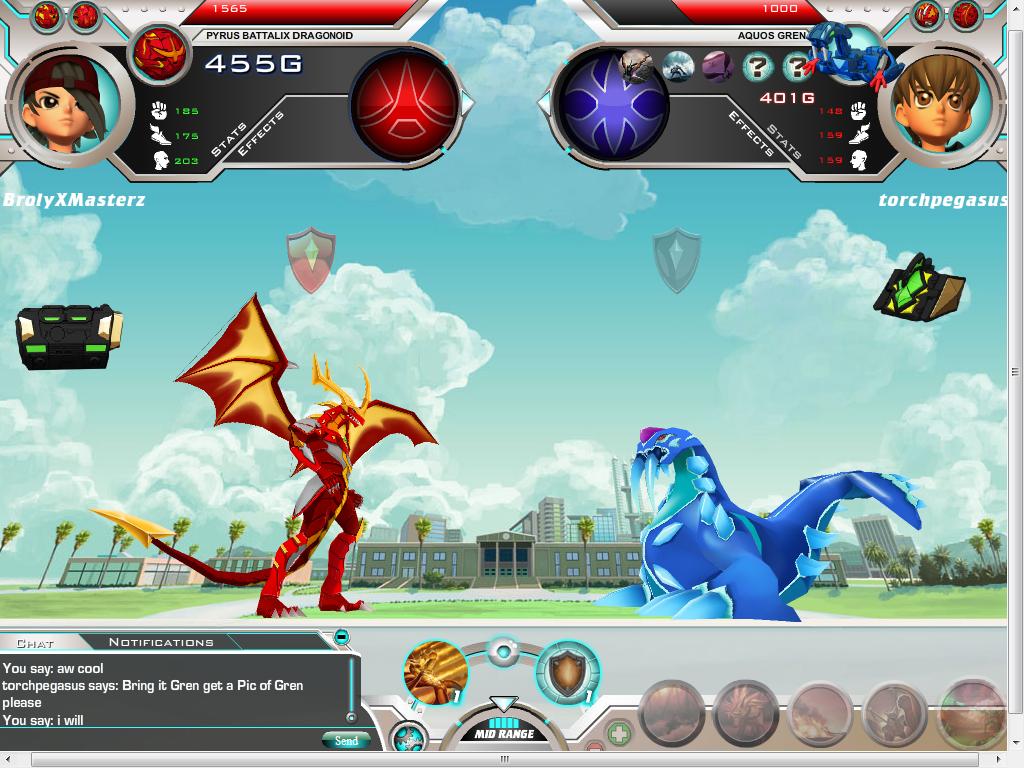The image size is (1024, 768).
Task: Select the golden dragon attack ability
Action: (436, 671)
